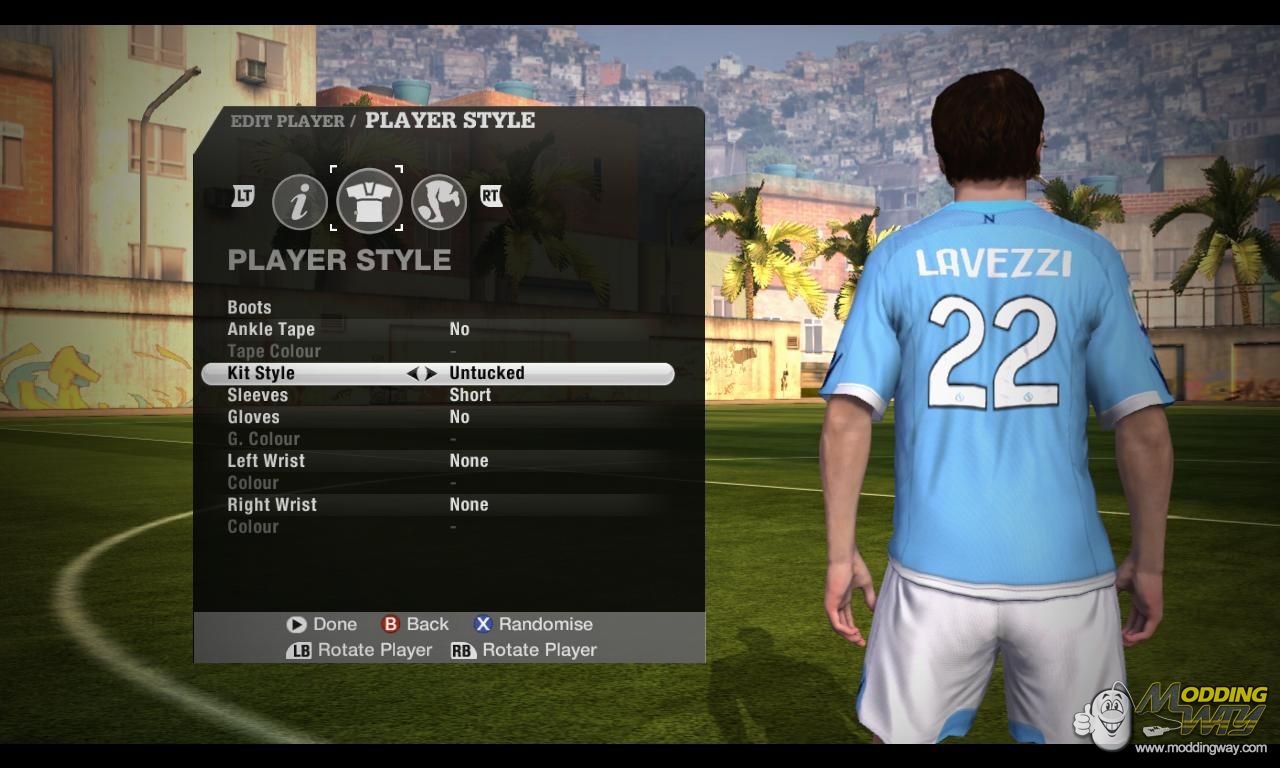The width and height of the screenshot is (1280, 768).
Task: Choose the Ankle Tape option row
Action: click(x=271, y=329)
